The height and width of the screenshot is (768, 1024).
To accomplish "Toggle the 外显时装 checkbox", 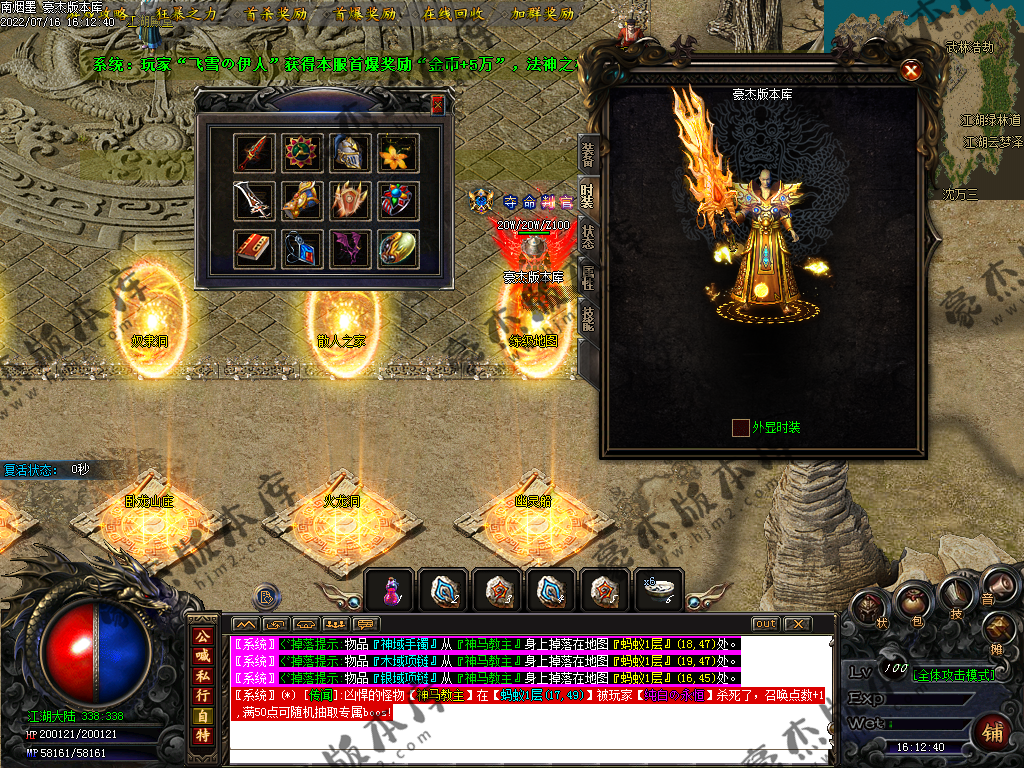I will coord(741,428).
